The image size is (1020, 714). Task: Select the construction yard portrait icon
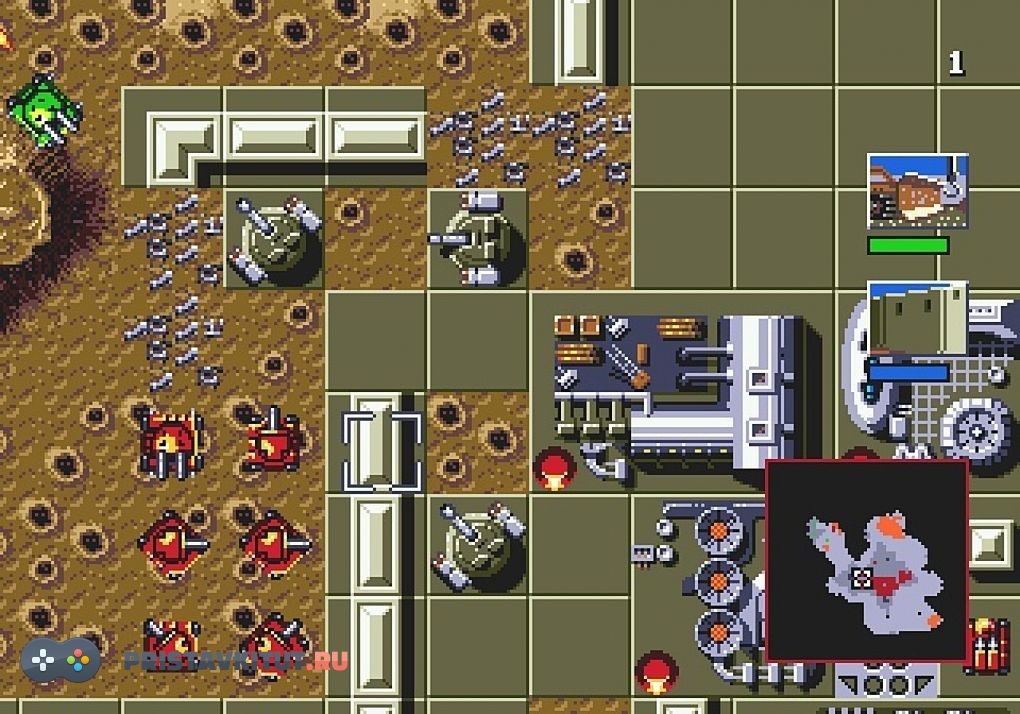[917, 193]
